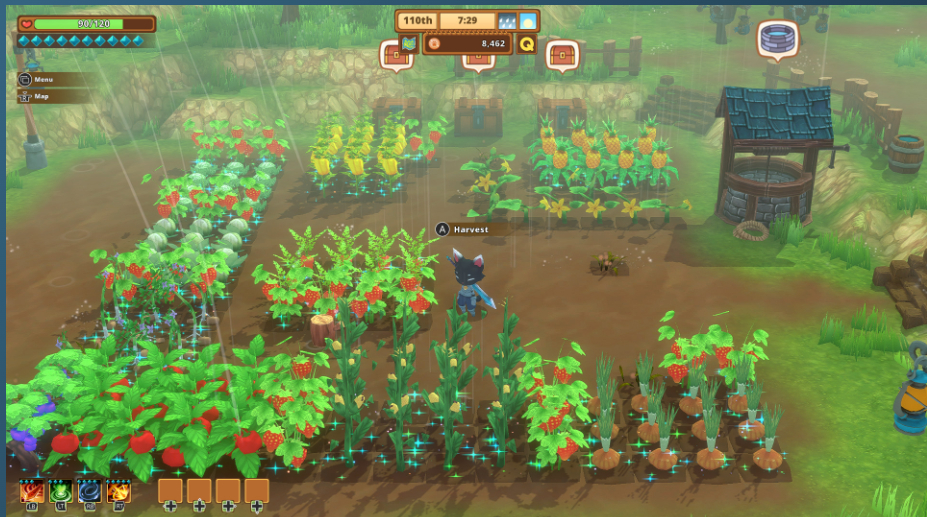Open the Menu entry
Viewport: 927px width, 517px height.
click(x=40, y=79)
